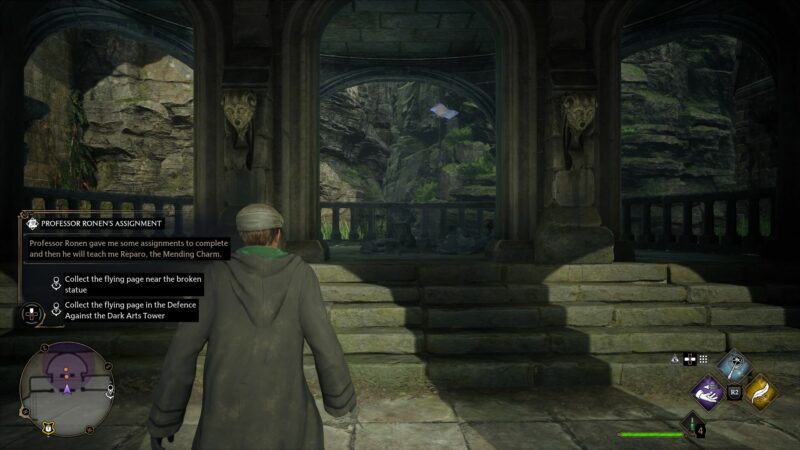Activate the blue wand-light spell

click(735, 366)
